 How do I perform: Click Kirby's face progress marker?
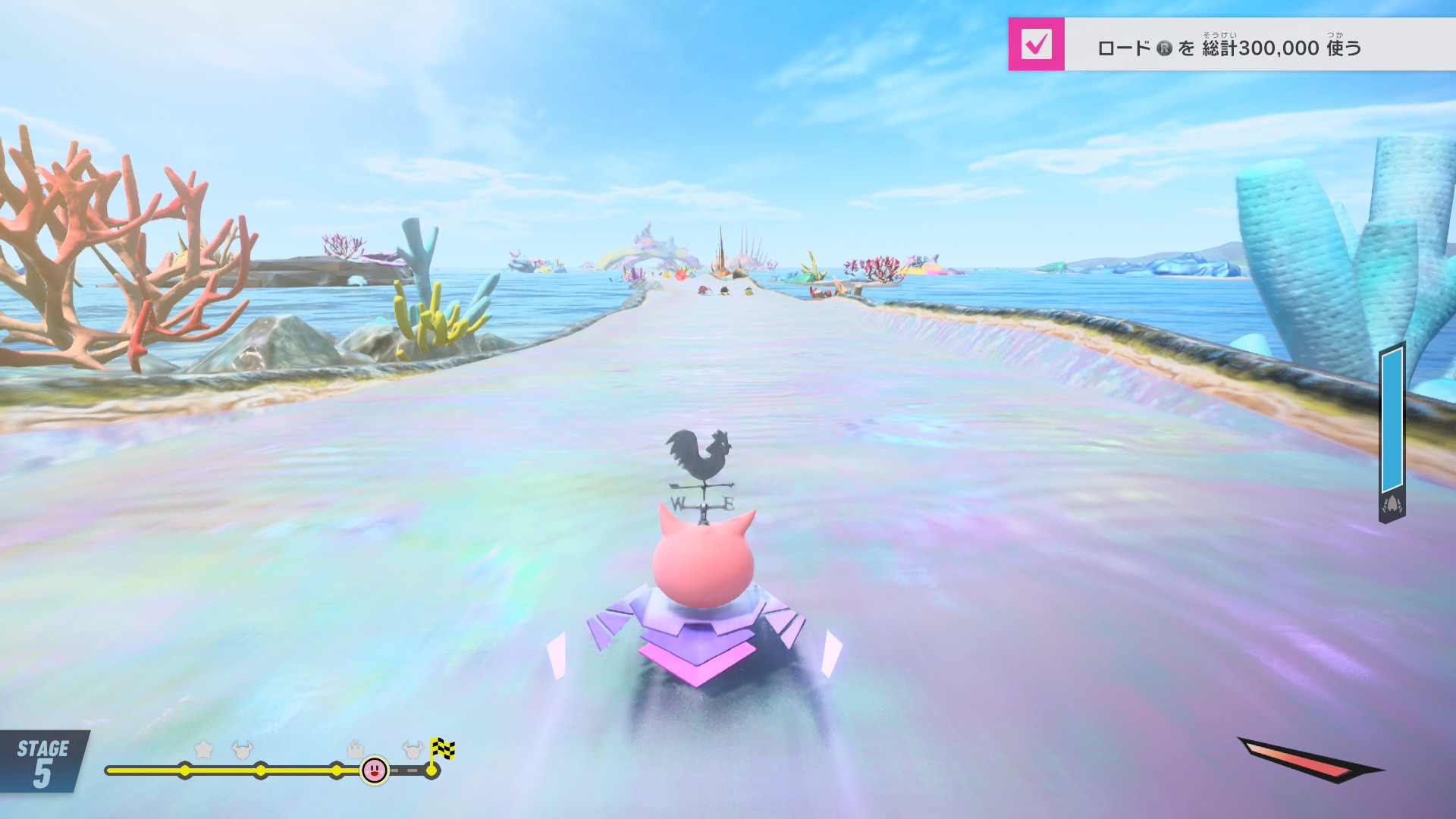click(x=375, y=770)
